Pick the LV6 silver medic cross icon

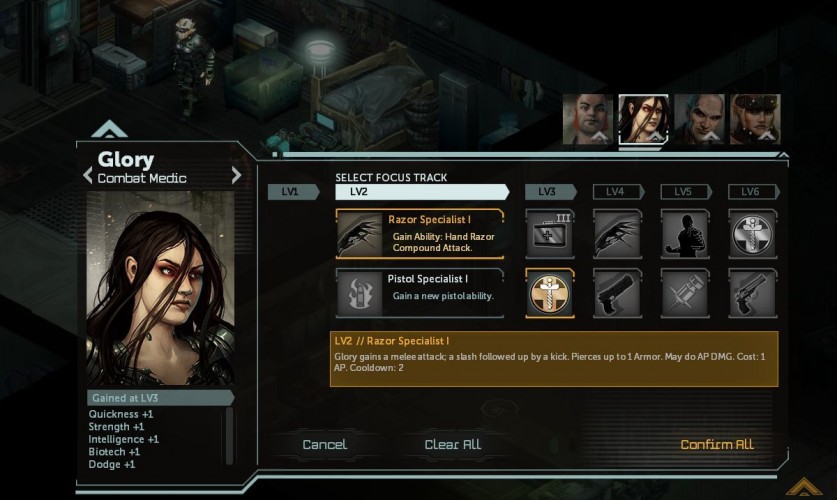click(752, 234)
